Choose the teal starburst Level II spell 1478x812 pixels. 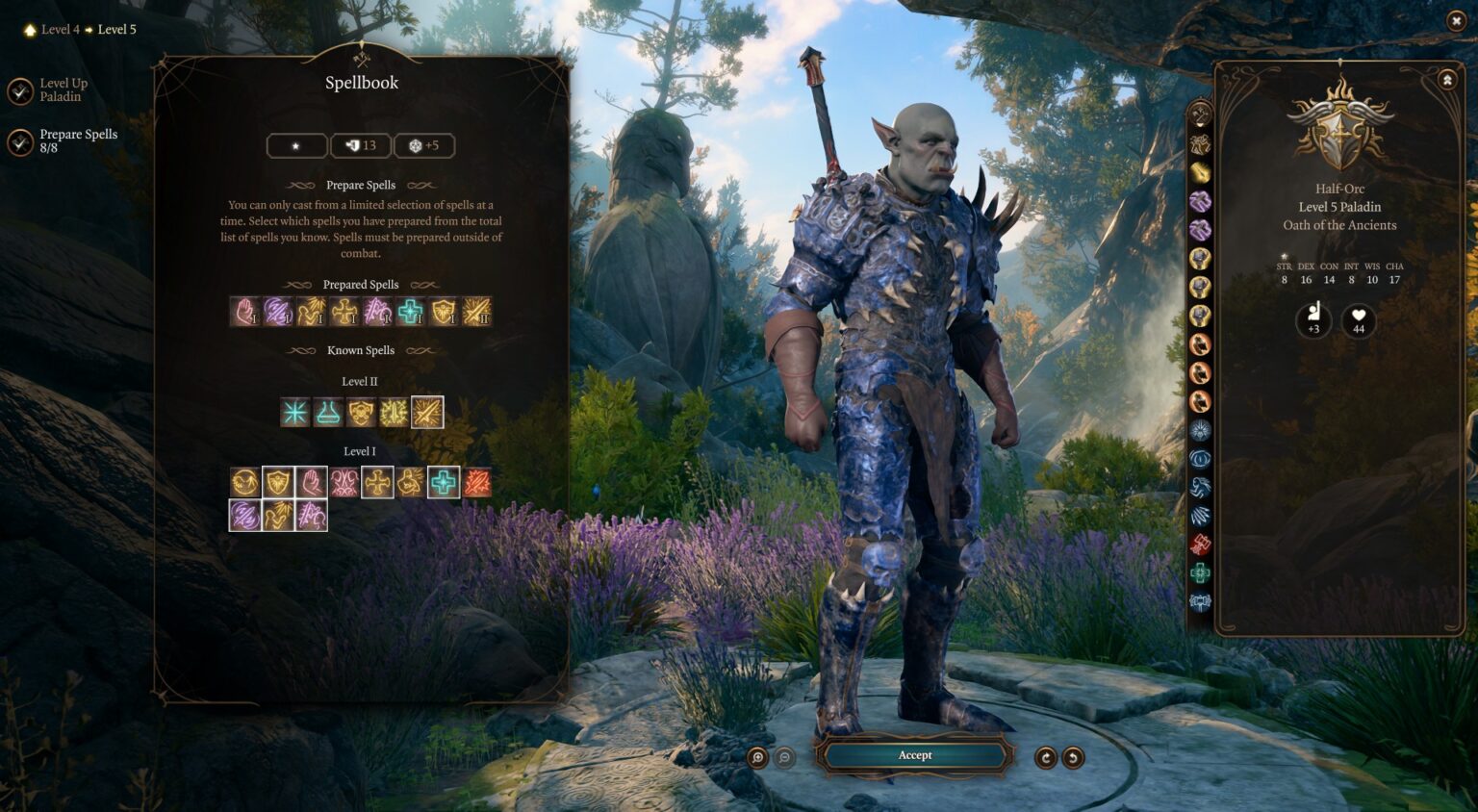click(295, 413)
